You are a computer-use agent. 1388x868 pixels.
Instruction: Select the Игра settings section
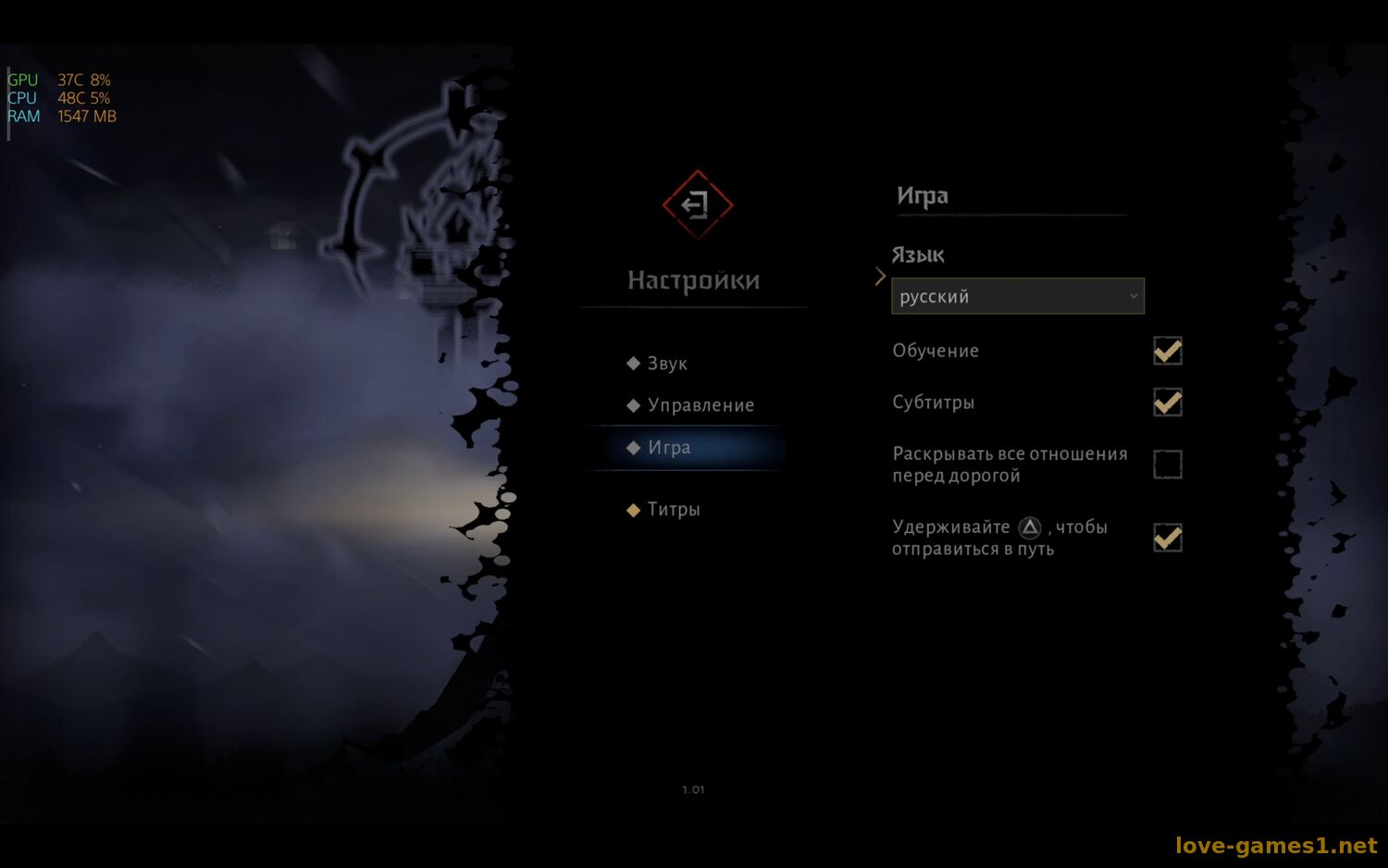[669, 448]
